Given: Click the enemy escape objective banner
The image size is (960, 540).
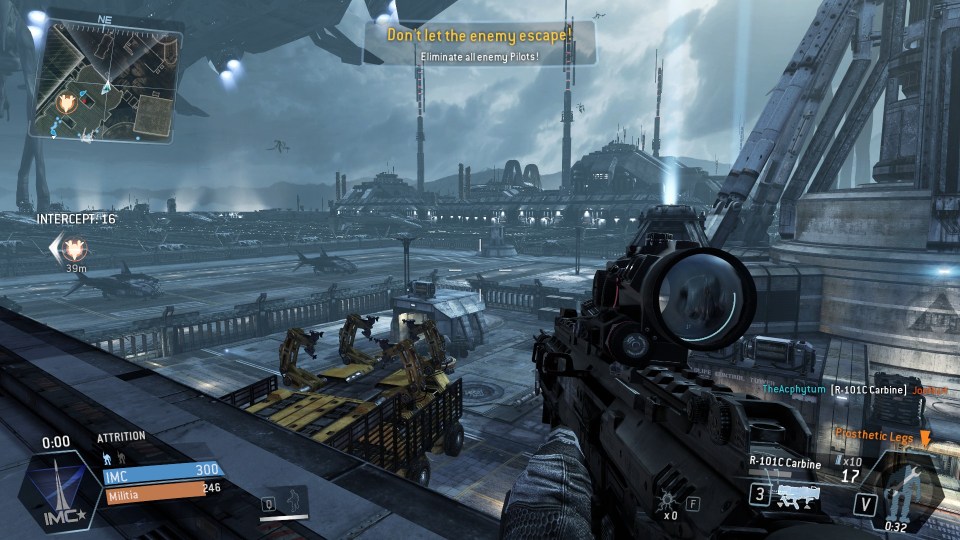Looking at the screenshot, I should tap(480, 42).
